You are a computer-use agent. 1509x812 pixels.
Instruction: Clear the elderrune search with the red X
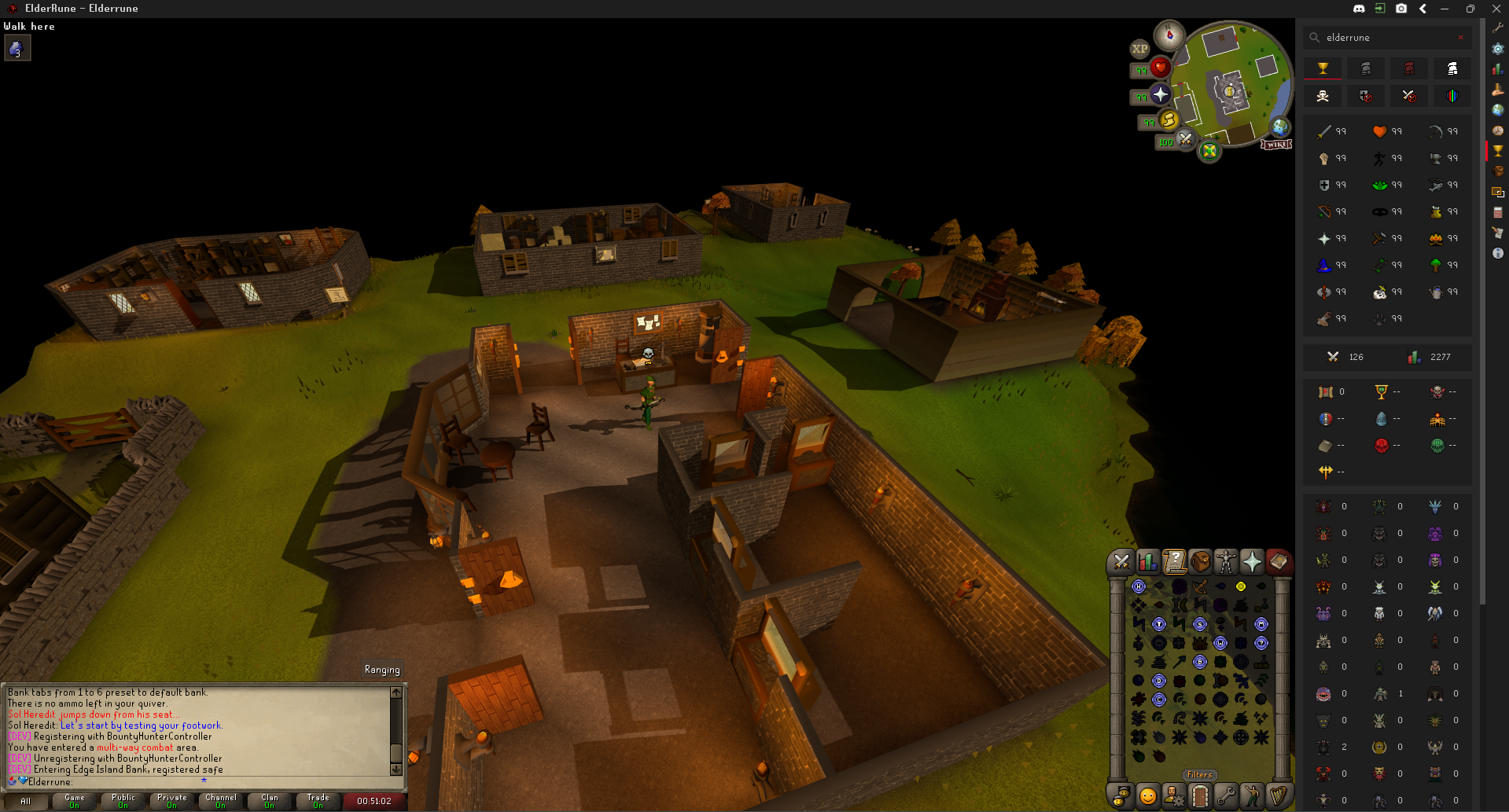1461,37
